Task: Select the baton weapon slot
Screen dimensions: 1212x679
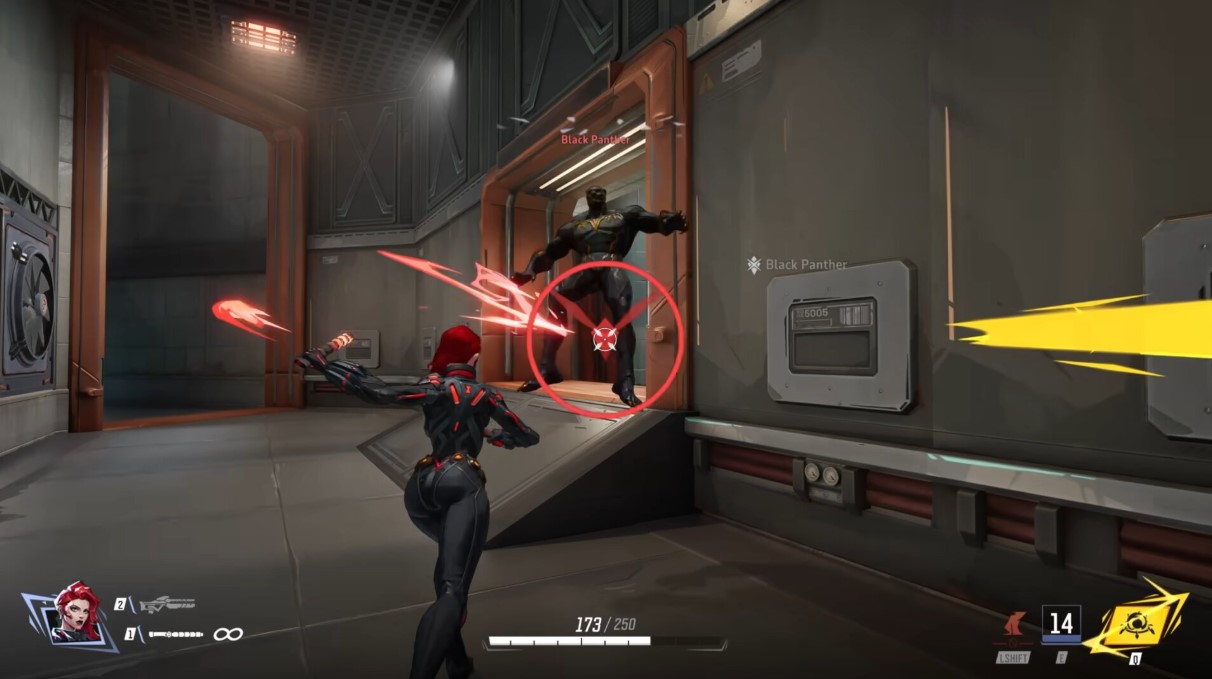Action: (x=176, y=634)
